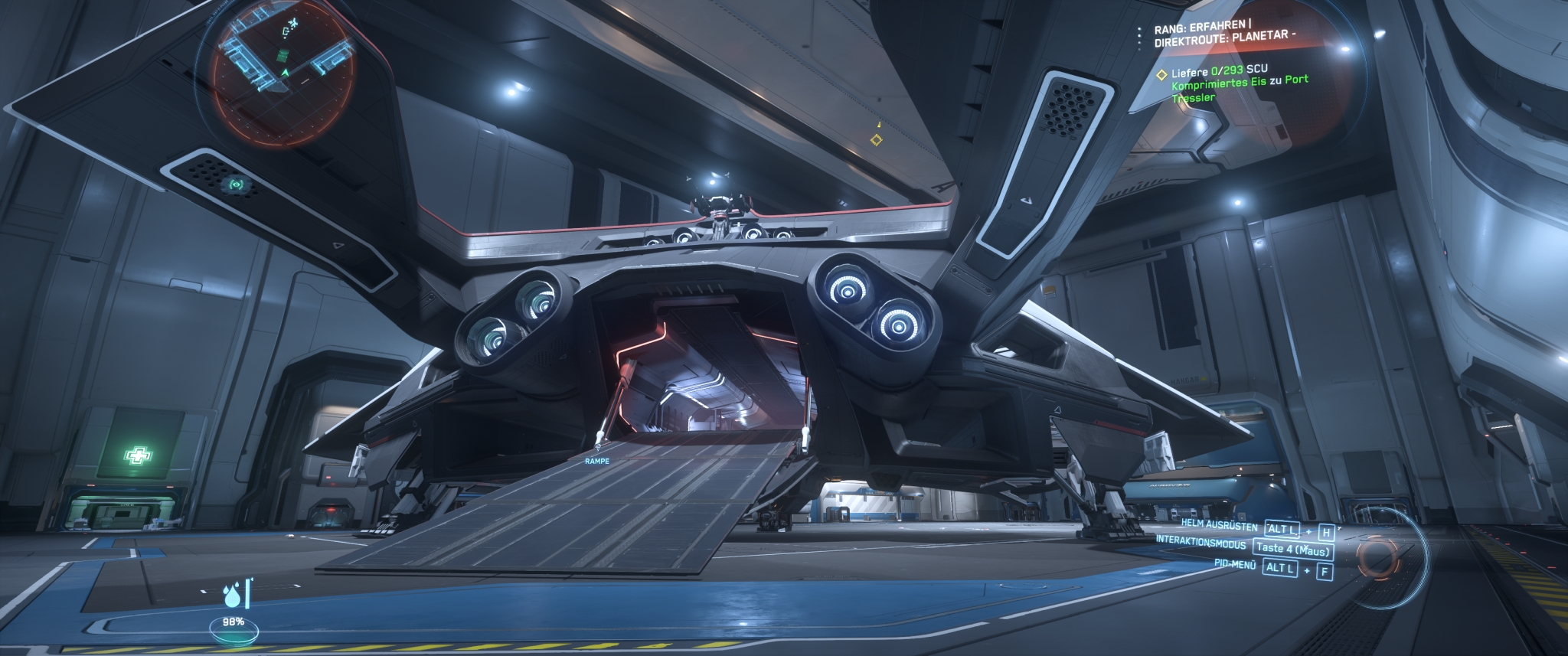Select the yellow diamond waypoint marker
Image resolution: width=1568 pixels, height=656 pixels.
pos(877,139)
